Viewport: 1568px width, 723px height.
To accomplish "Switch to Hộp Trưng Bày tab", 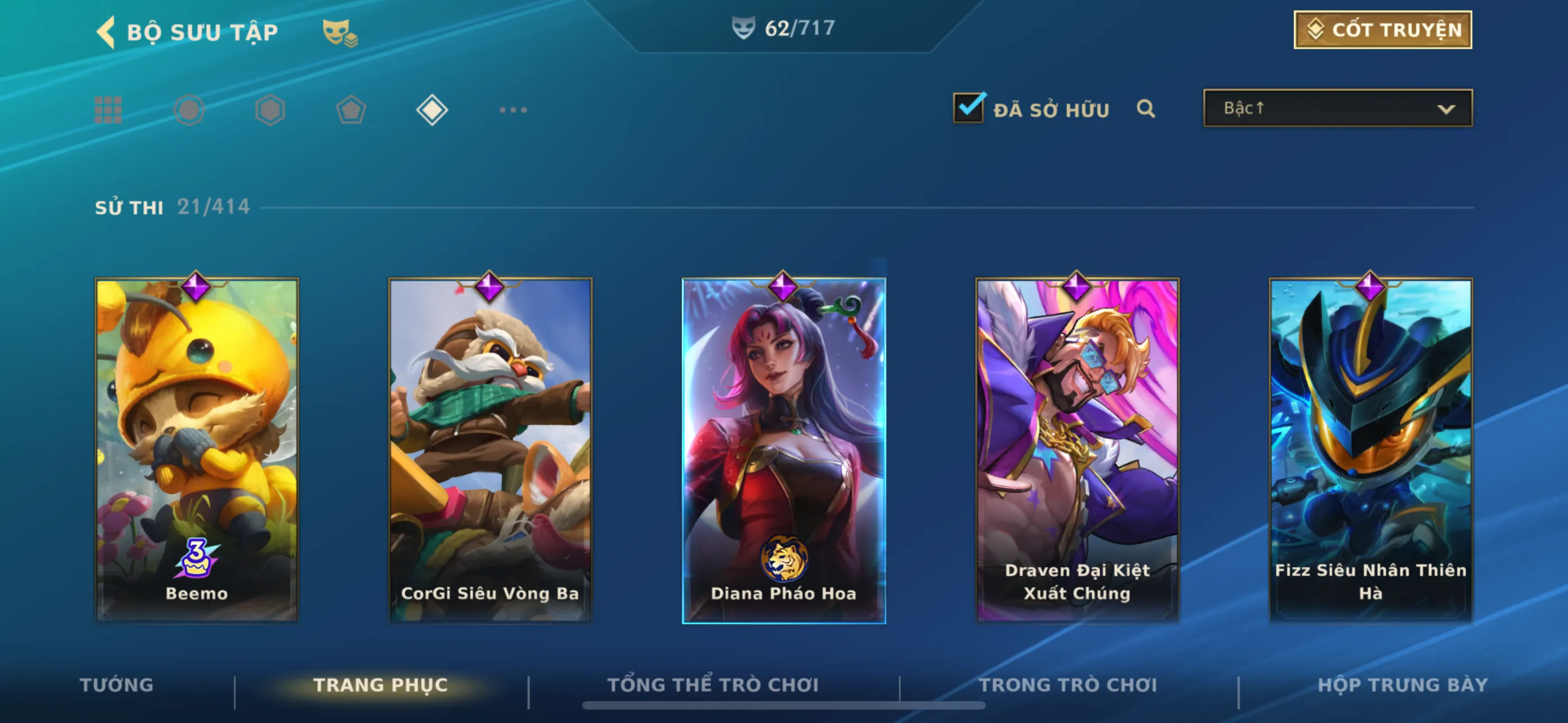I will coord(1403,685).
